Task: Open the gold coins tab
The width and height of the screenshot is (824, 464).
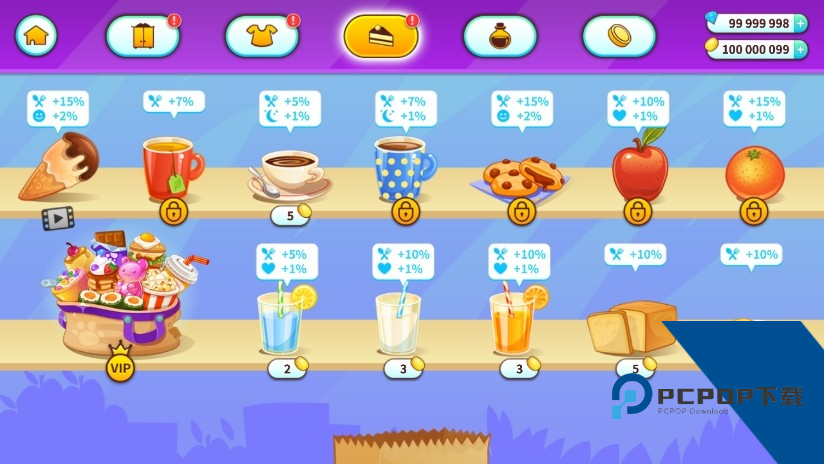Action: coord(619,36)
